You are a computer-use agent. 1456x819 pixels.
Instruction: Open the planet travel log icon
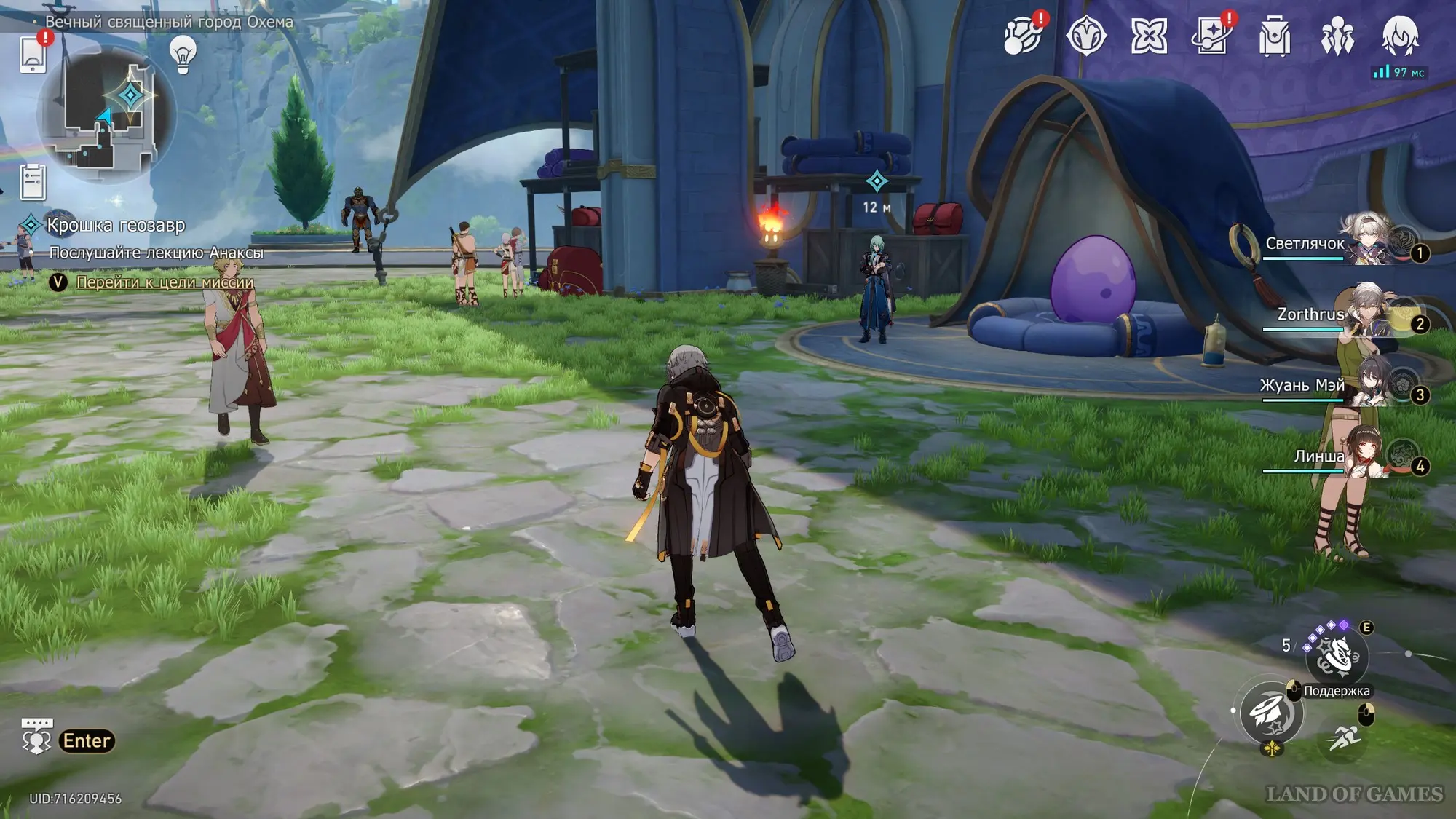pyautogui.click(x=1022, y=35)
